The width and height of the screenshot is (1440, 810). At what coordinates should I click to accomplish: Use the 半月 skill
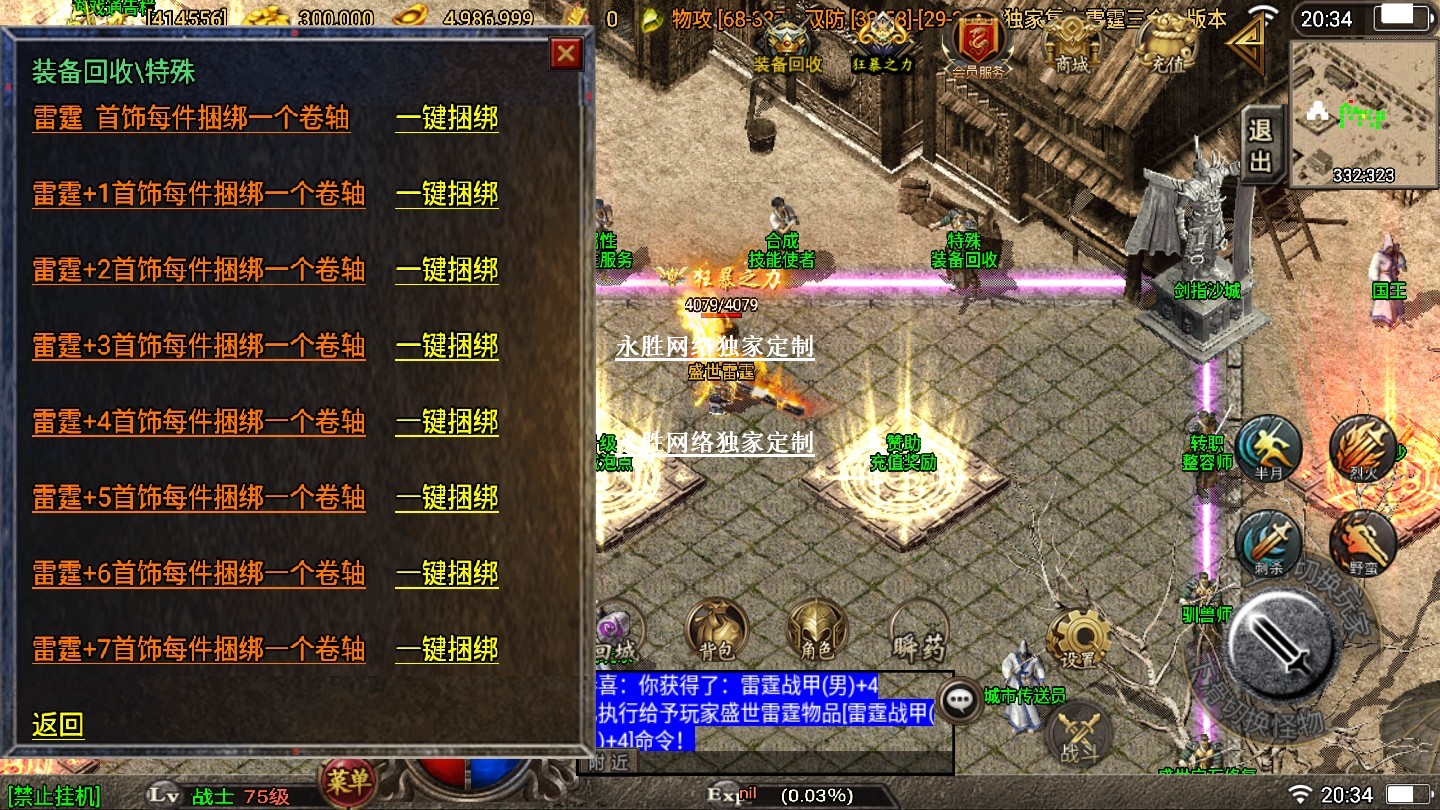tap(1269, 451)
